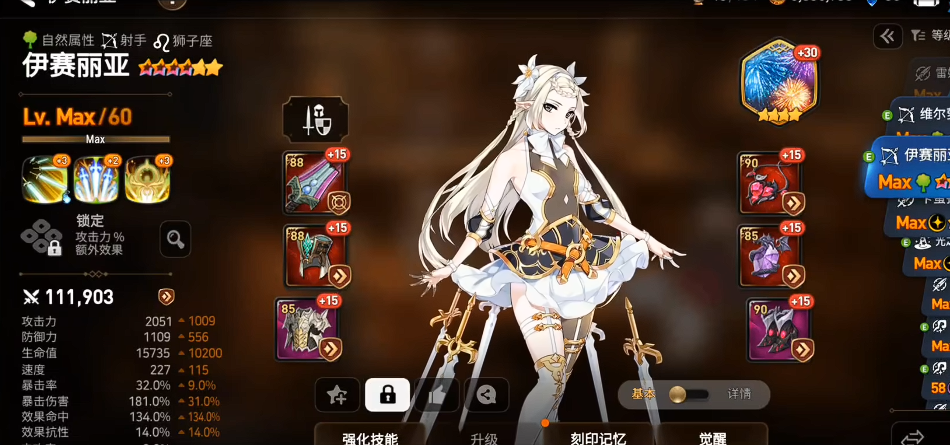Open the first arrow volley skill icon
This screenshot has width=950, height=445.
tap(44, 180)
